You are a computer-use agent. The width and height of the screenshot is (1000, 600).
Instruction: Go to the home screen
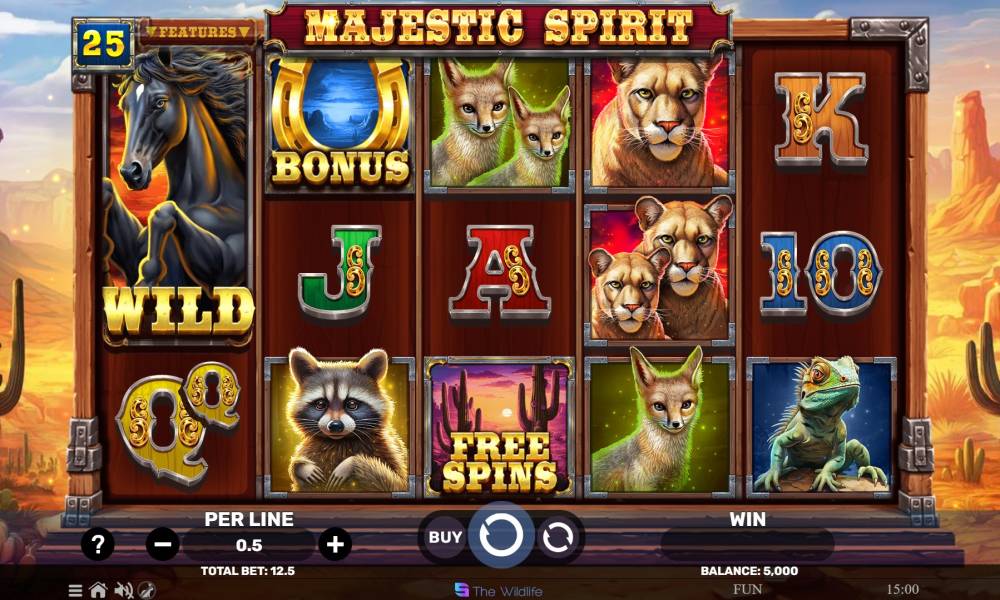(x=98, y=590)
